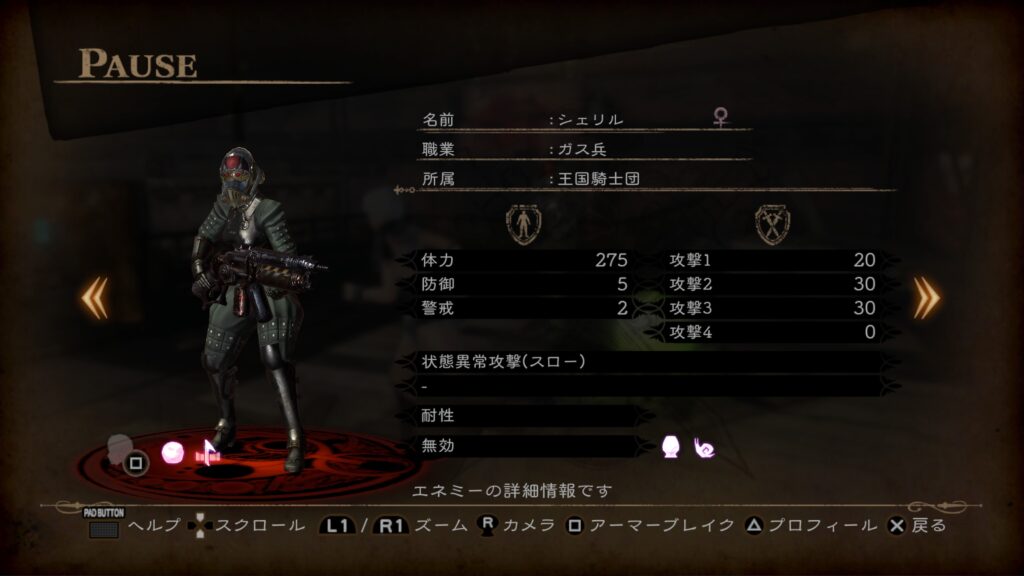Click the snail slow-immunity icon
1024x576 pixels.
pos(704,448)
